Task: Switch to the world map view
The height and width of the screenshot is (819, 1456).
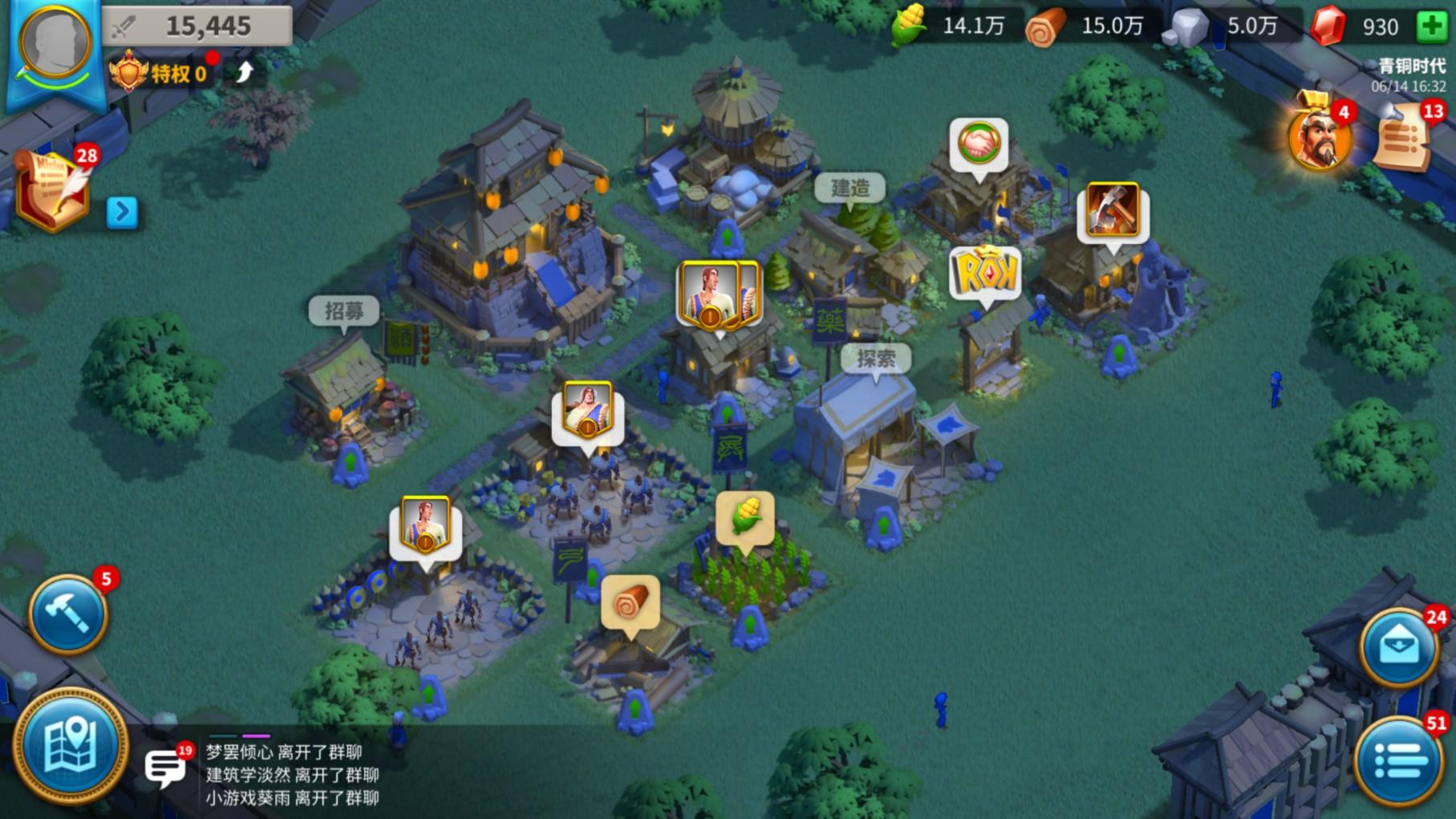Action: tap(70, 745)
